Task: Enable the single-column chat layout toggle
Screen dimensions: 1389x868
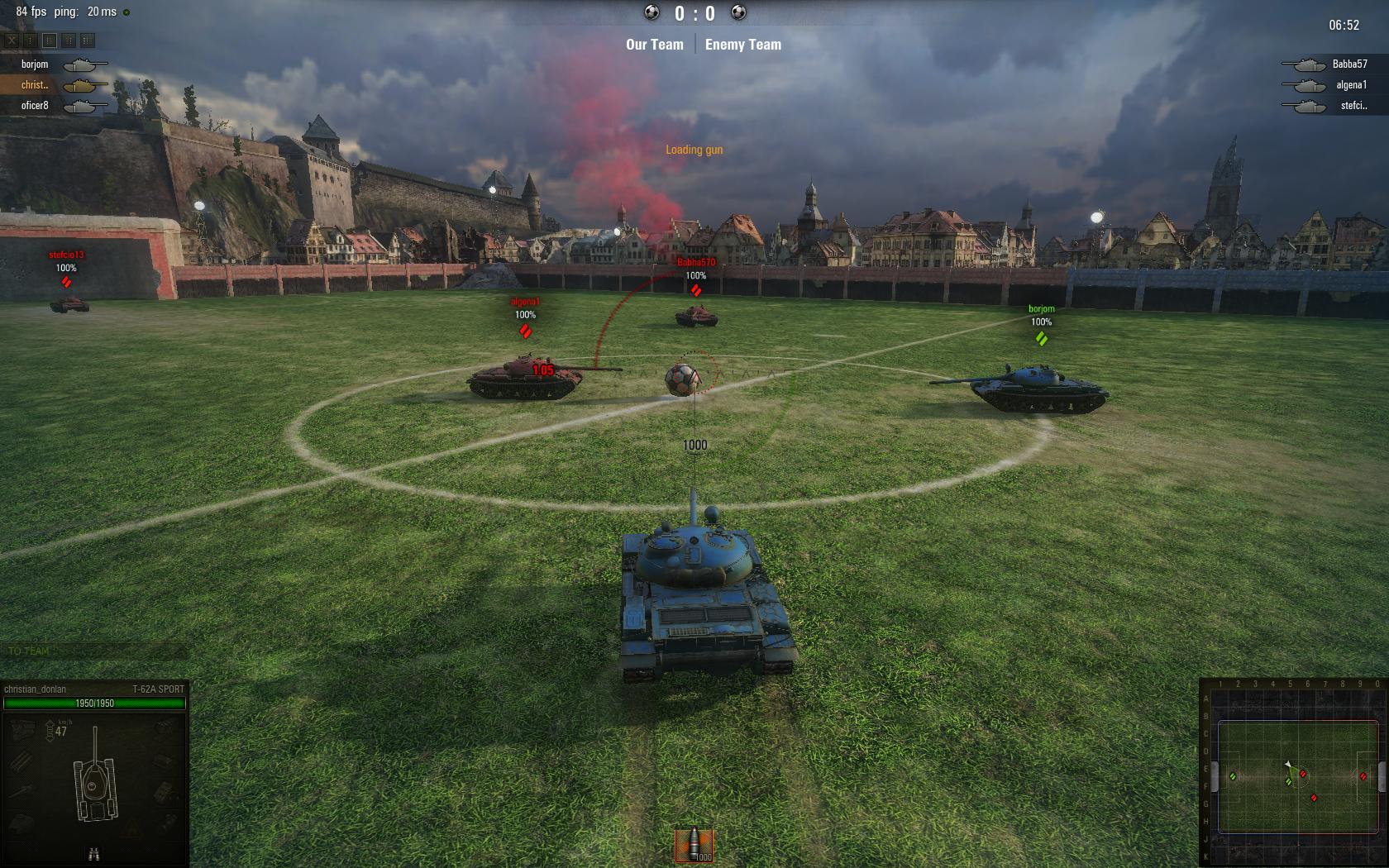Action: click(31, 39)
